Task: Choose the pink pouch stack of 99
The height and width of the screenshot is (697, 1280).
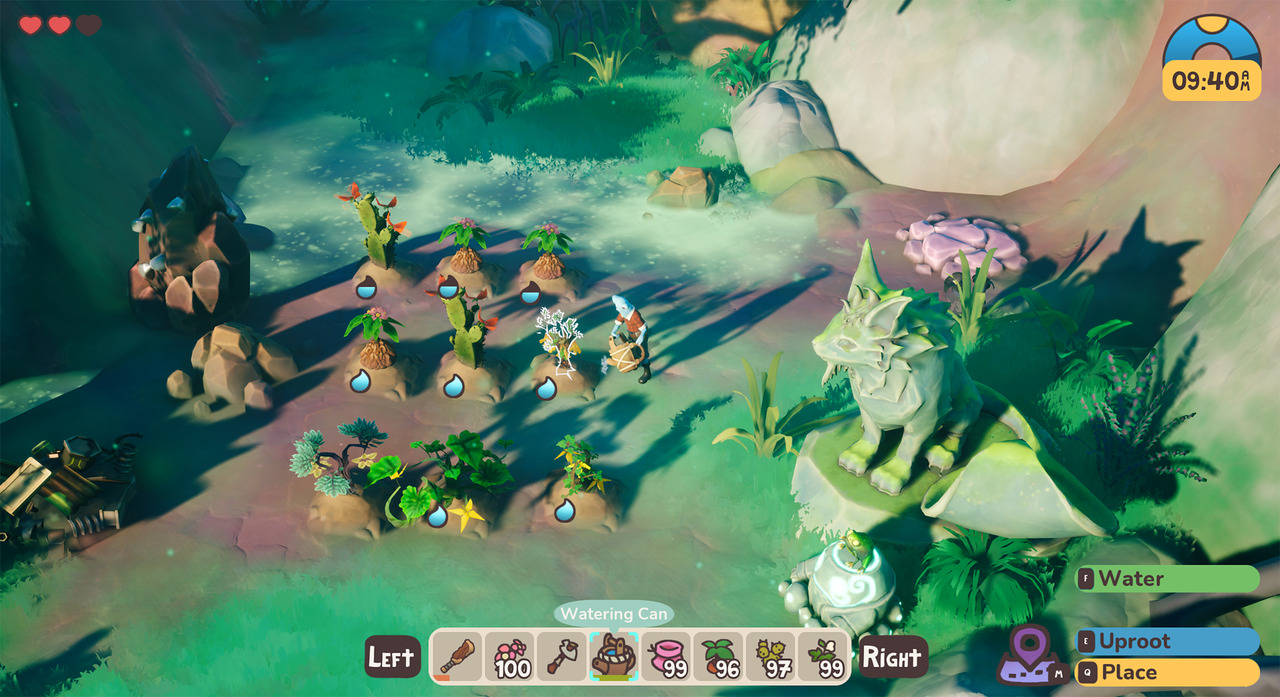Action: click(x=666, y=657)
